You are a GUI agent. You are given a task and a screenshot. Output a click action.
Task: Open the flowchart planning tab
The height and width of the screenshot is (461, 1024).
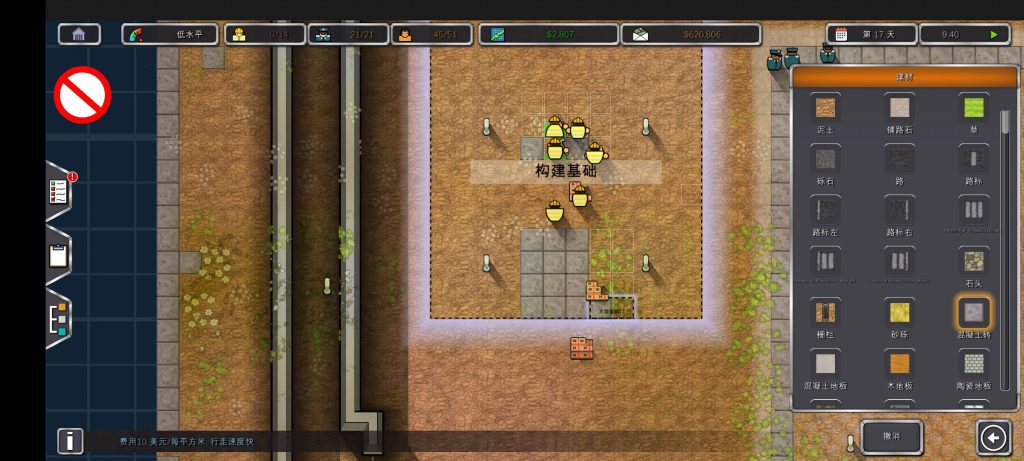pyautogui.click(x=59, y=319)
